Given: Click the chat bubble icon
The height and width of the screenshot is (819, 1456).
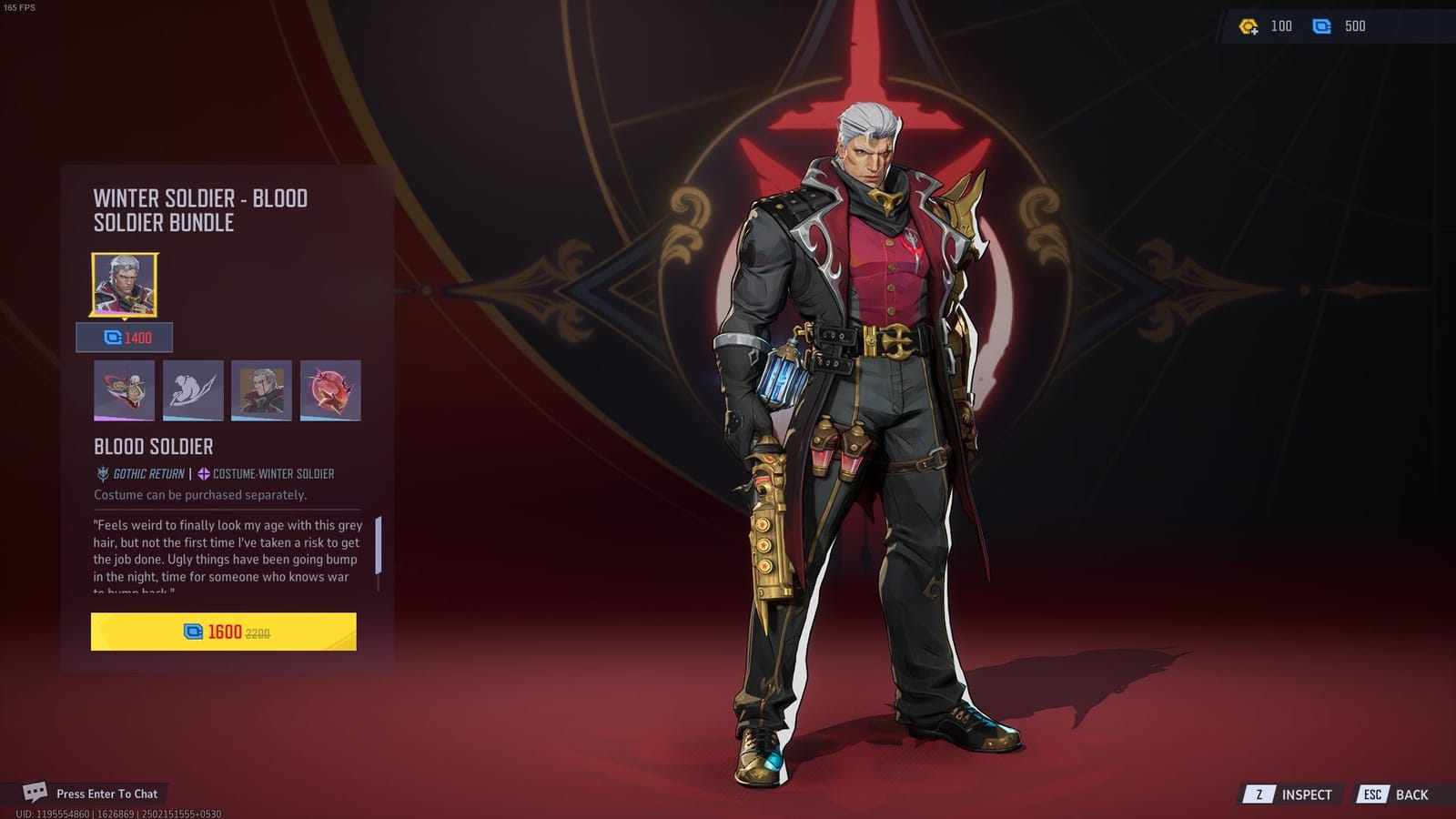Looking at the screenshot, I should (x=33, y=793).
